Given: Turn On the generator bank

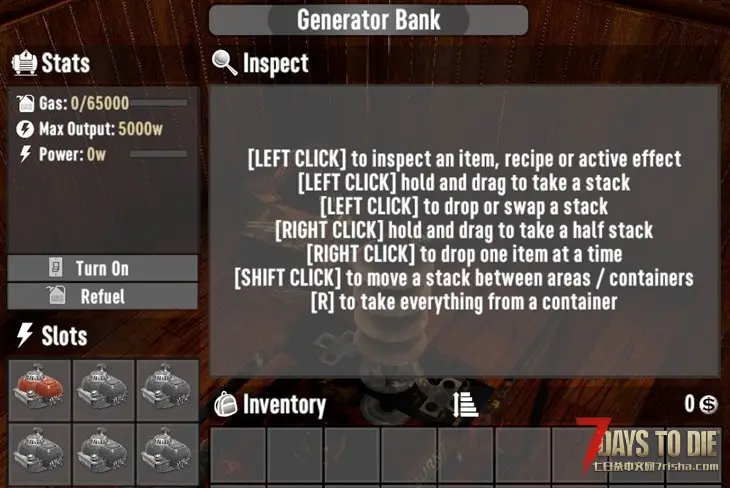Looking at the screenshot, I should [102, 268].
